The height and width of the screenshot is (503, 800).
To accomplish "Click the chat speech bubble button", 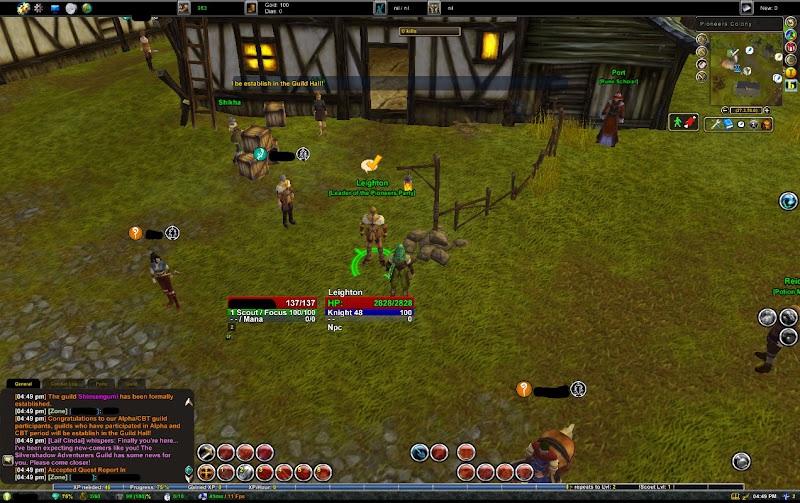I will (x=8, y=460).
